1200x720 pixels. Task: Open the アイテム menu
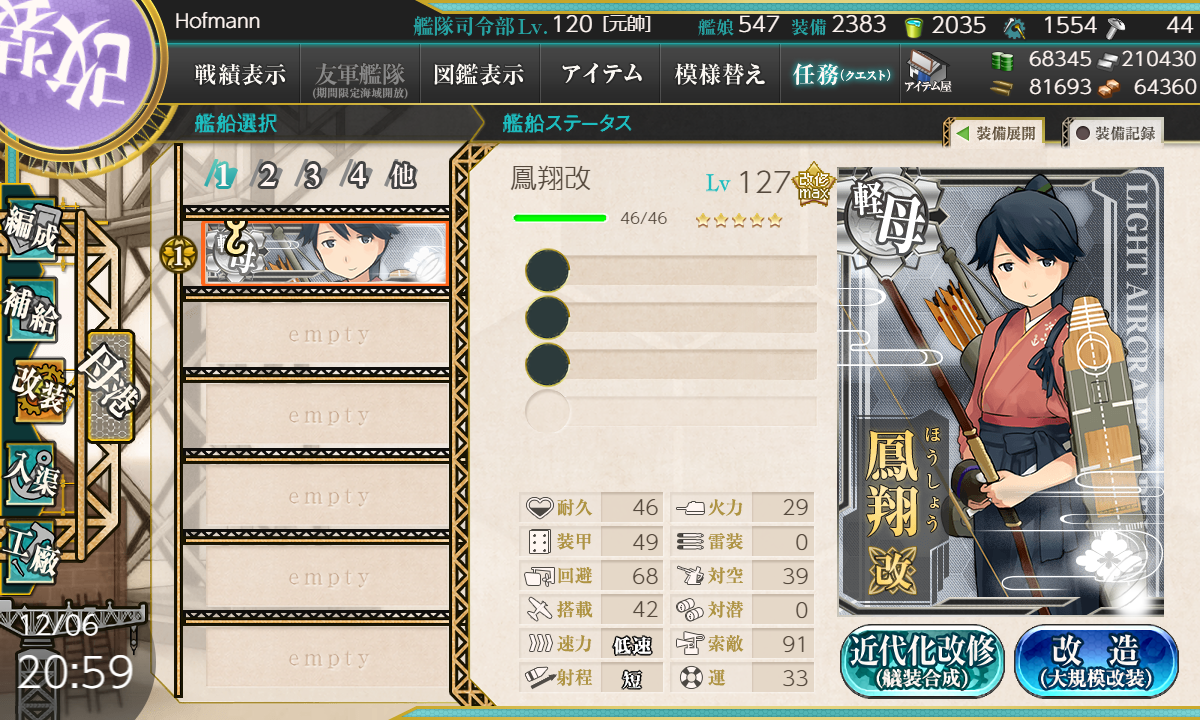[600, 74]
